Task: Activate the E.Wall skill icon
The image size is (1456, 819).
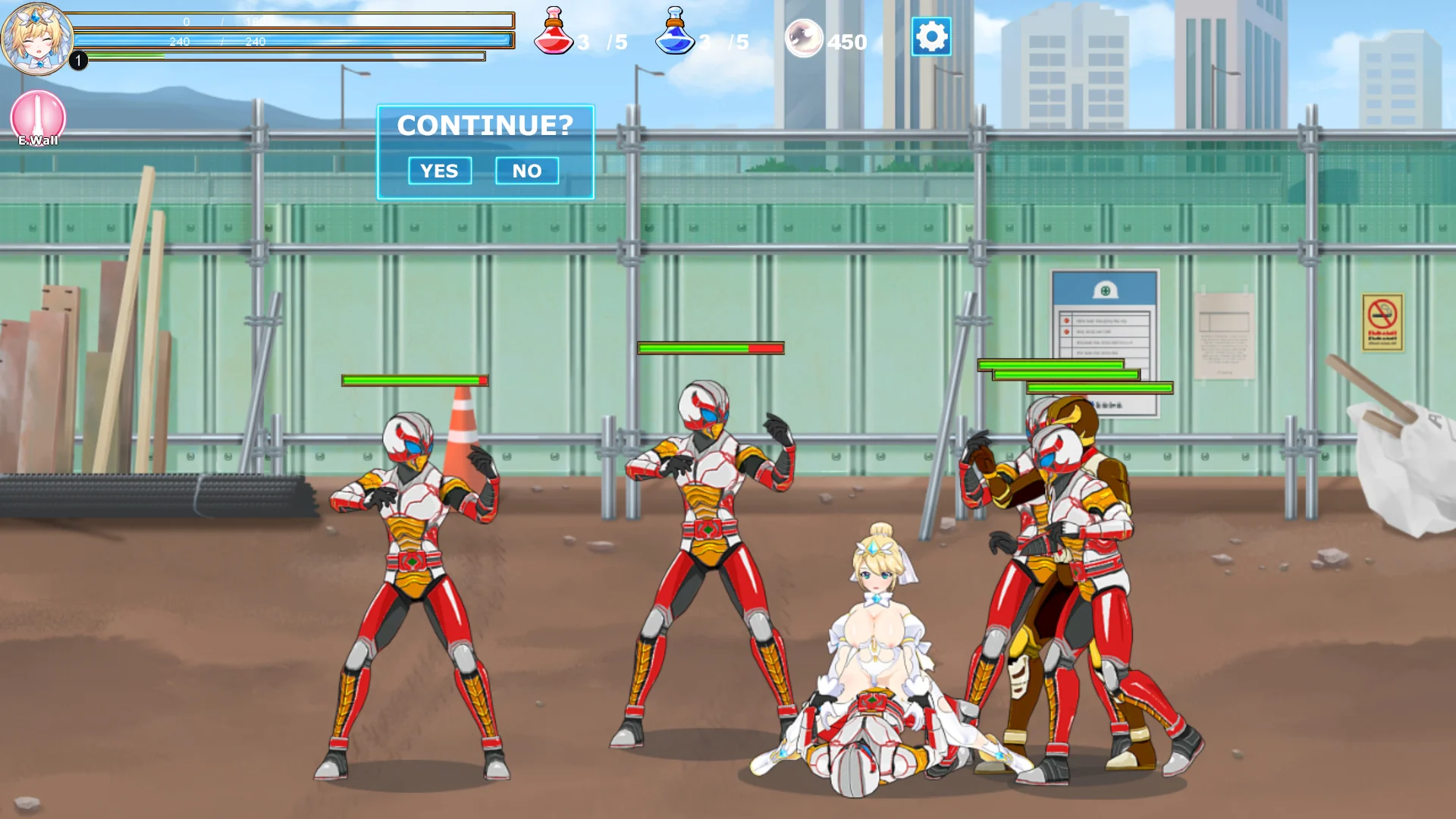Action: point(38,118)
